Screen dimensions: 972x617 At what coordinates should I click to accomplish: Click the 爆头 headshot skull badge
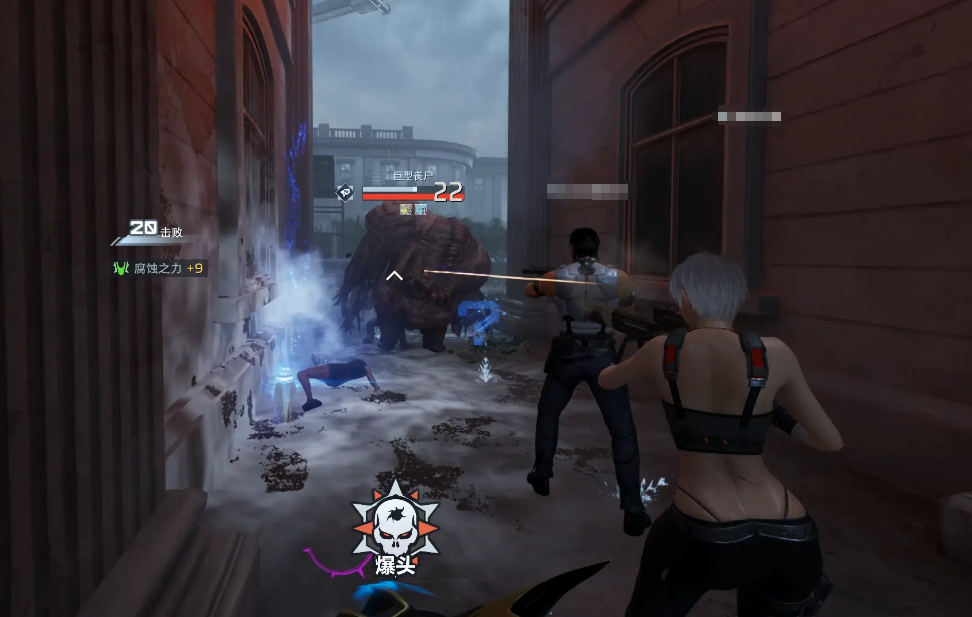click(395, 525)
